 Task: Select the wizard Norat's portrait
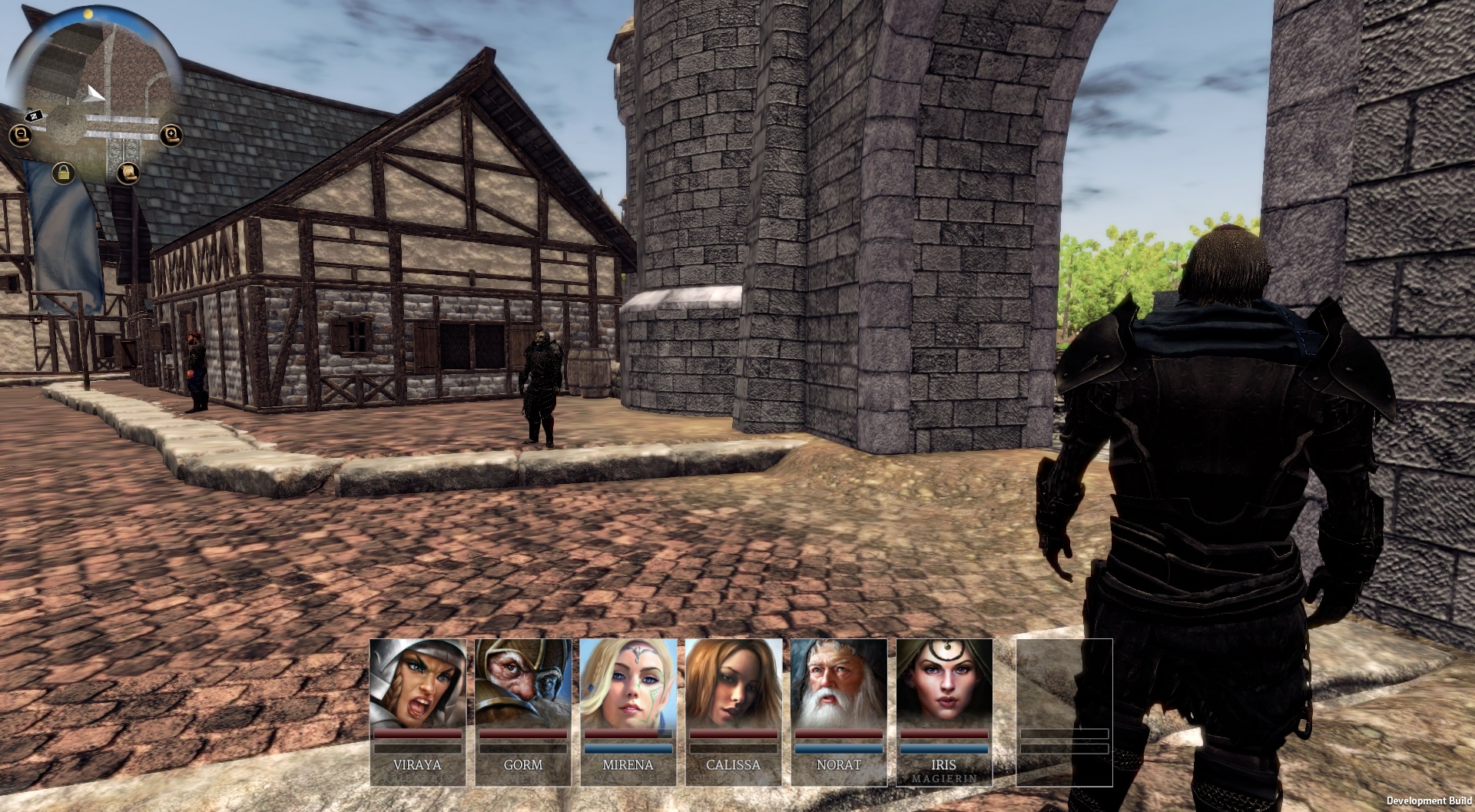click(838, 684)
